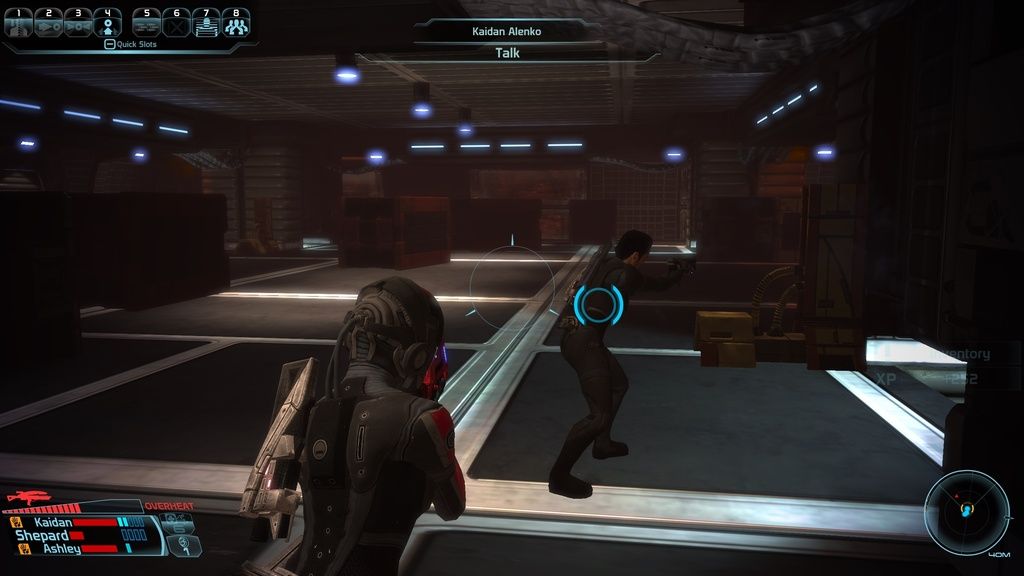1024x576 pixels.
Task: Click the medi-gel icon above the grenade
Action: 177,522
